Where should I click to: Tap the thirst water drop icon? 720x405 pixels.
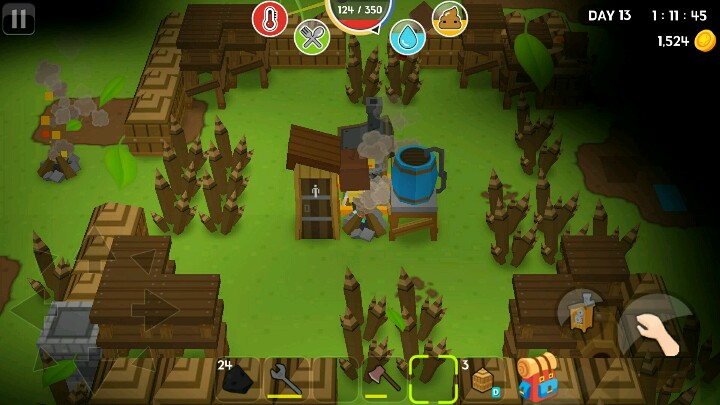407,37
